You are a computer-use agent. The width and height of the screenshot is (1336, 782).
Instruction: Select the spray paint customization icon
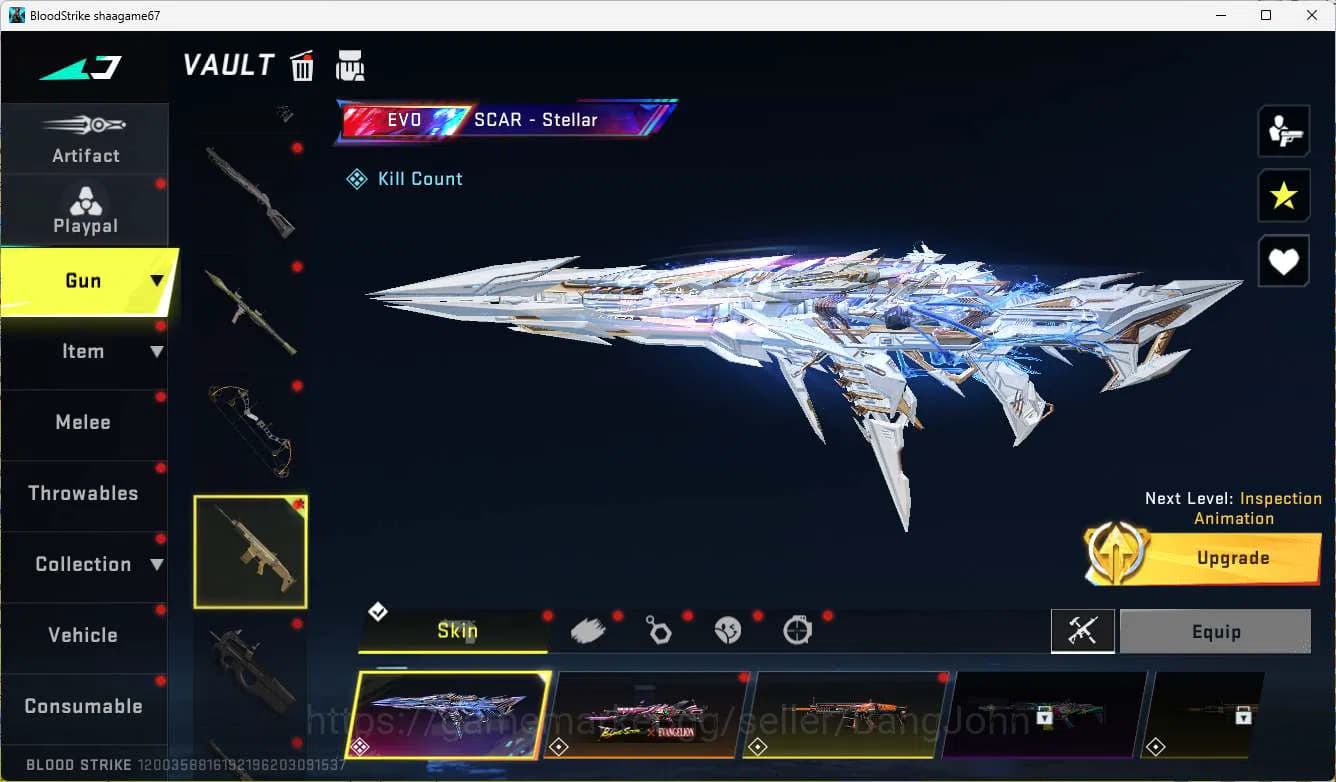[x=588, y=629]
